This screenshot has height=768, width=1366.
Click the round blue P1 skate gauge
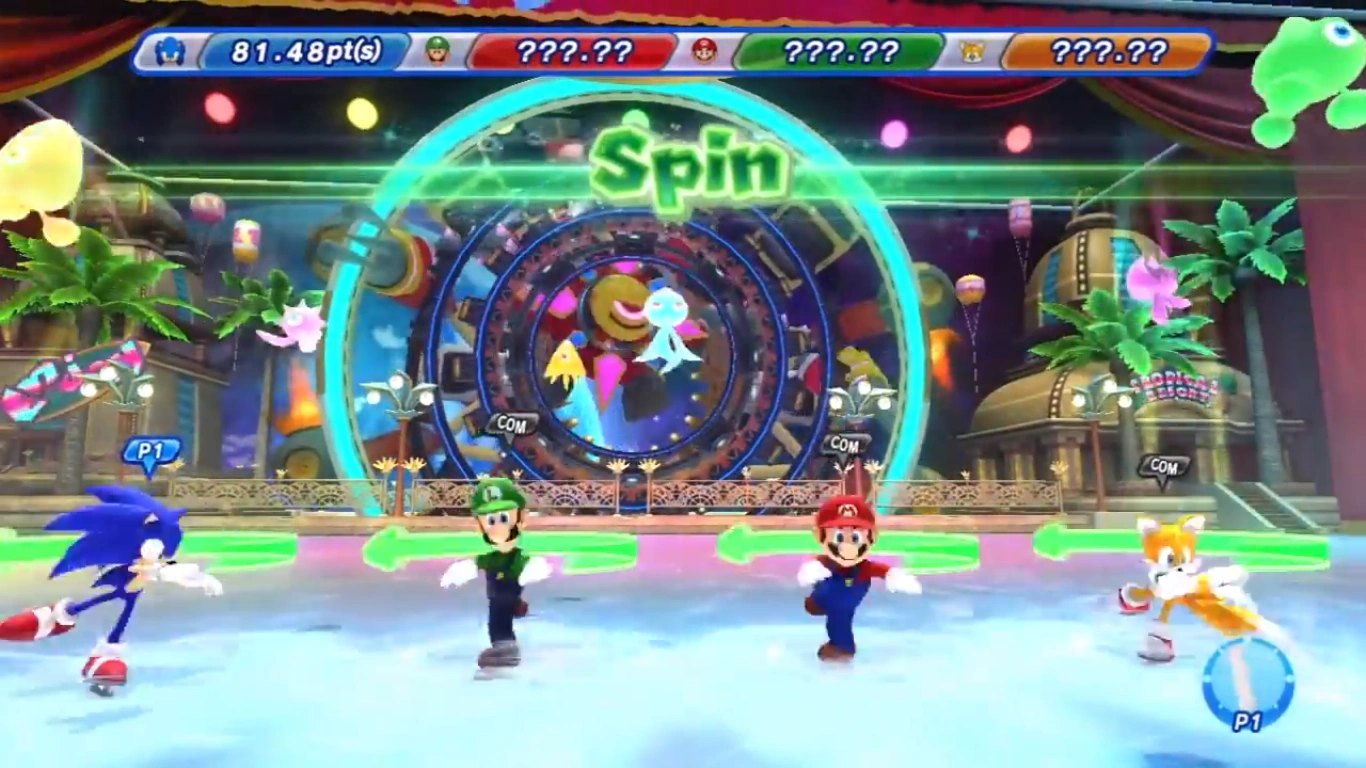[1248, 684]
